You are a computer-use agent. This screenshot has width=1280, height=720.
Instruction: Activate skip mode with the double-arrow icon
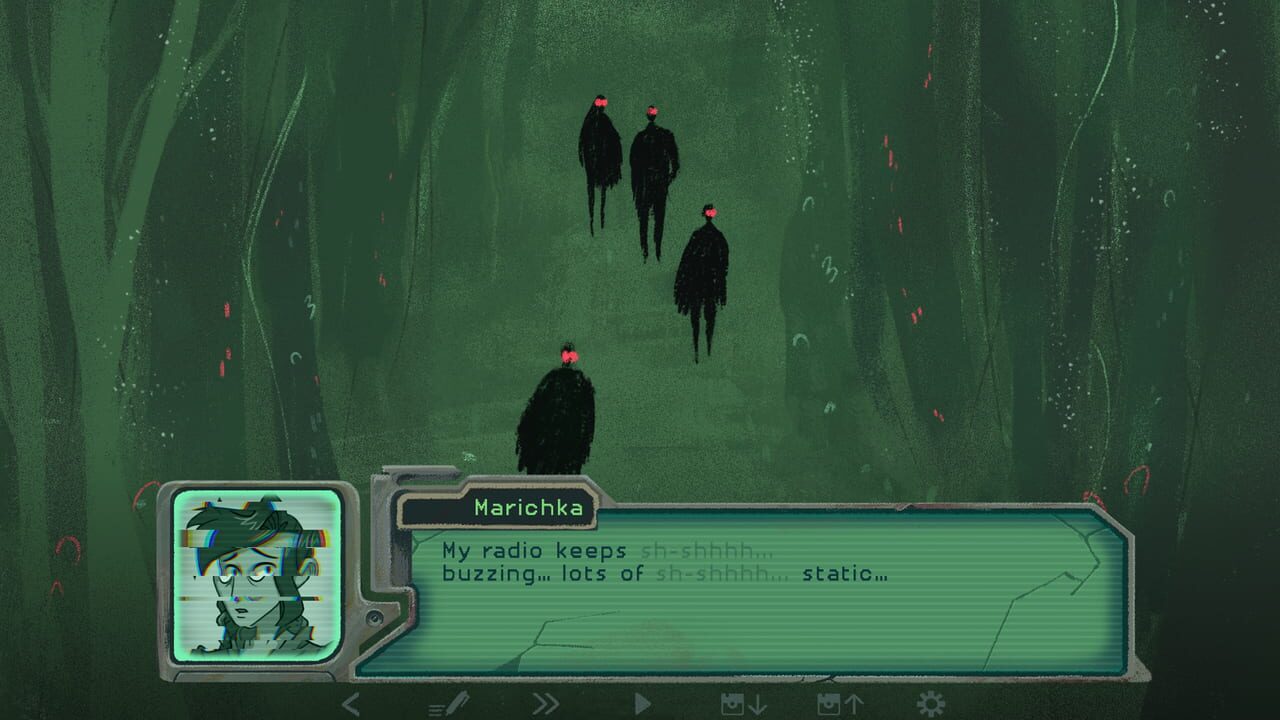click(546, 703)
